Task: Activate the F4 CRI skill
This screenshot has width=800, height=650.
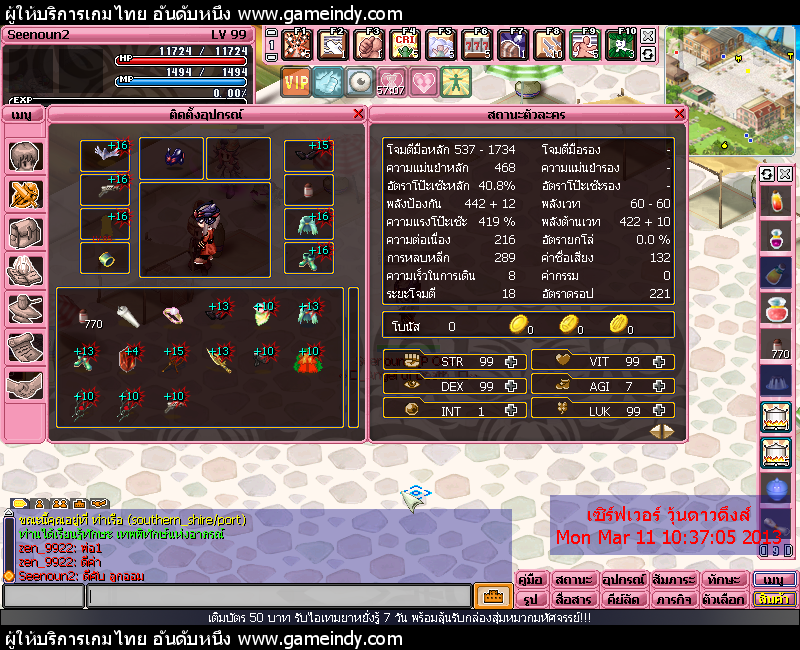Action: tap(404, 44)
